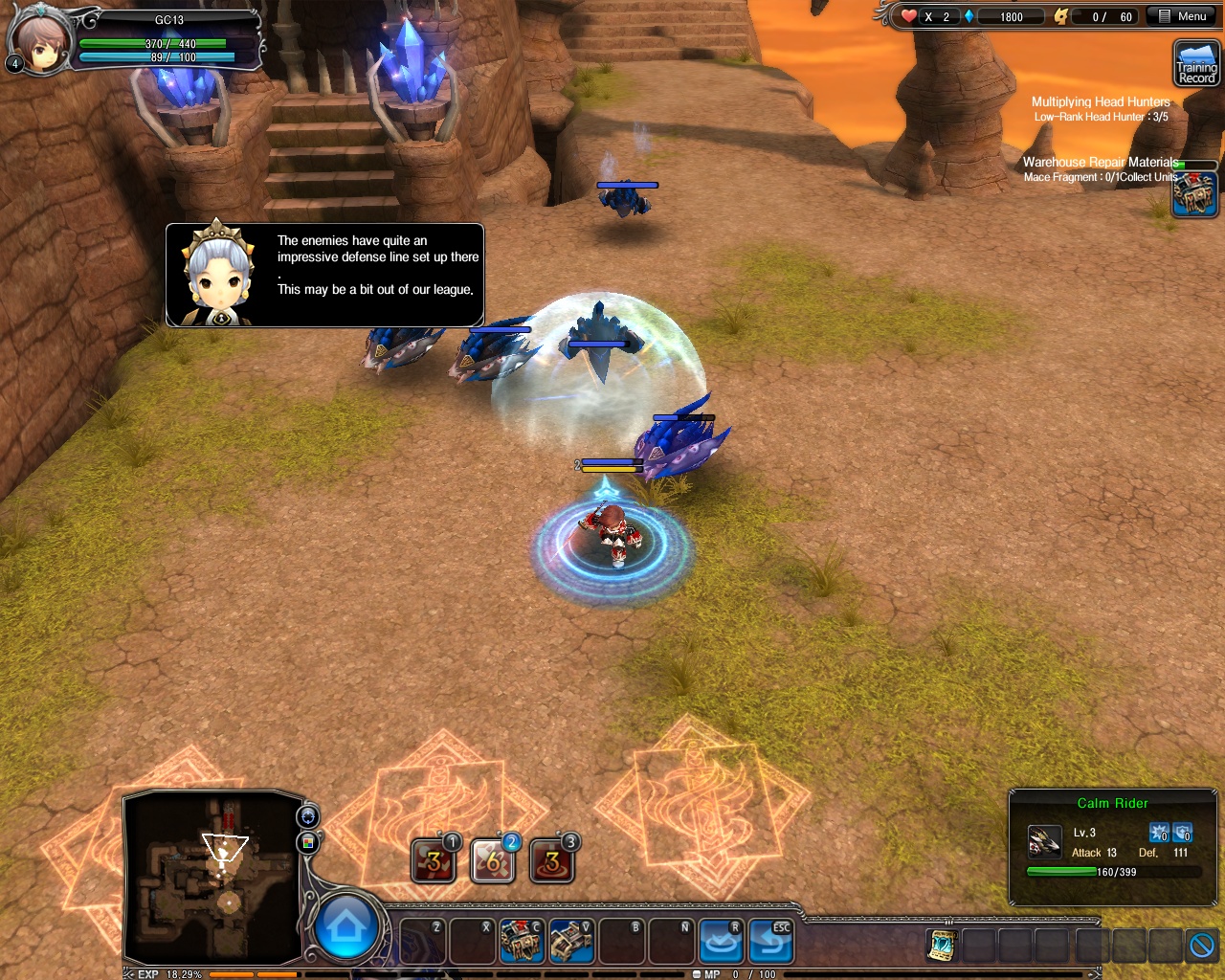The image size is (1225, 980).
Task: Use skill in slot 3
Action: click(551, 861)
